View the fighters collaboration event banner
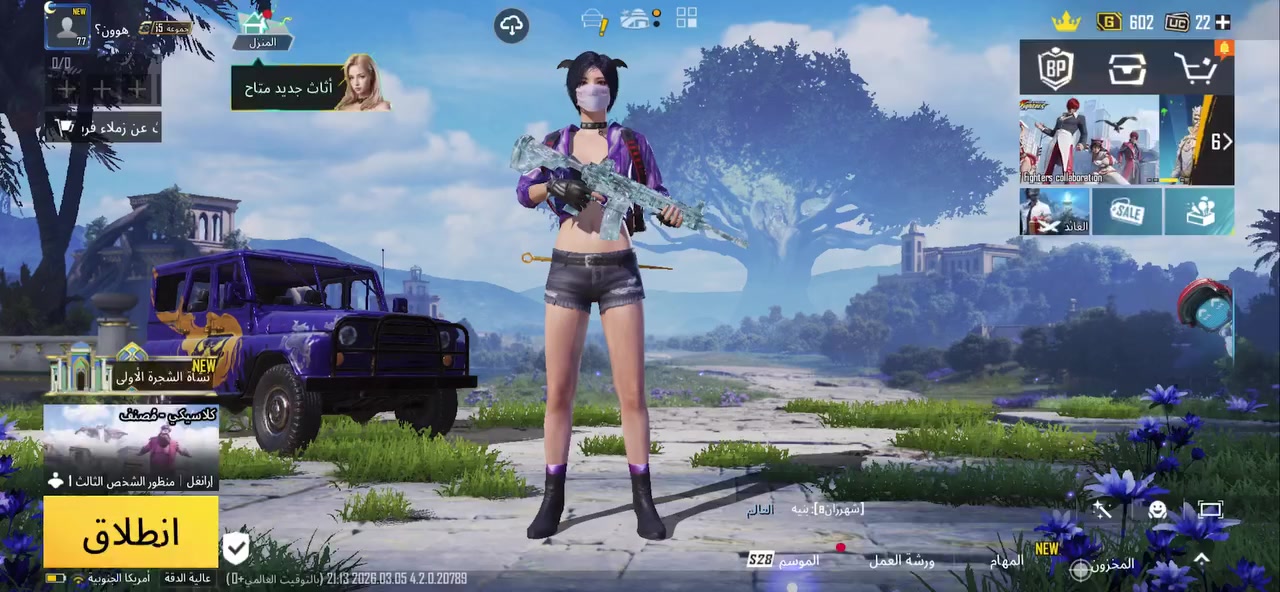 pyautogui.click(x=1088, y=140)
